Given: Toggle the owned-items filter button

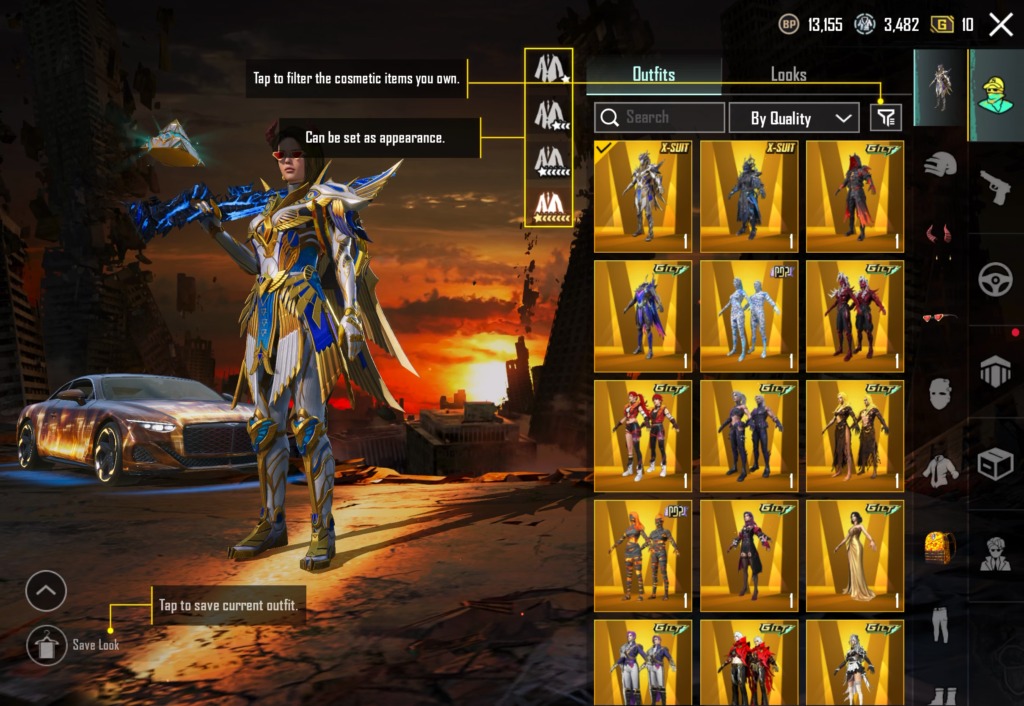Looking at the screenshot, I should click(885, 118).
